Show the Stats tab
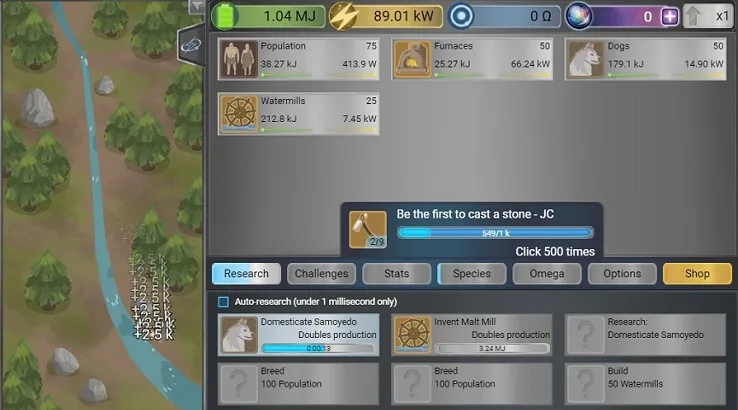 click(396, 274)
